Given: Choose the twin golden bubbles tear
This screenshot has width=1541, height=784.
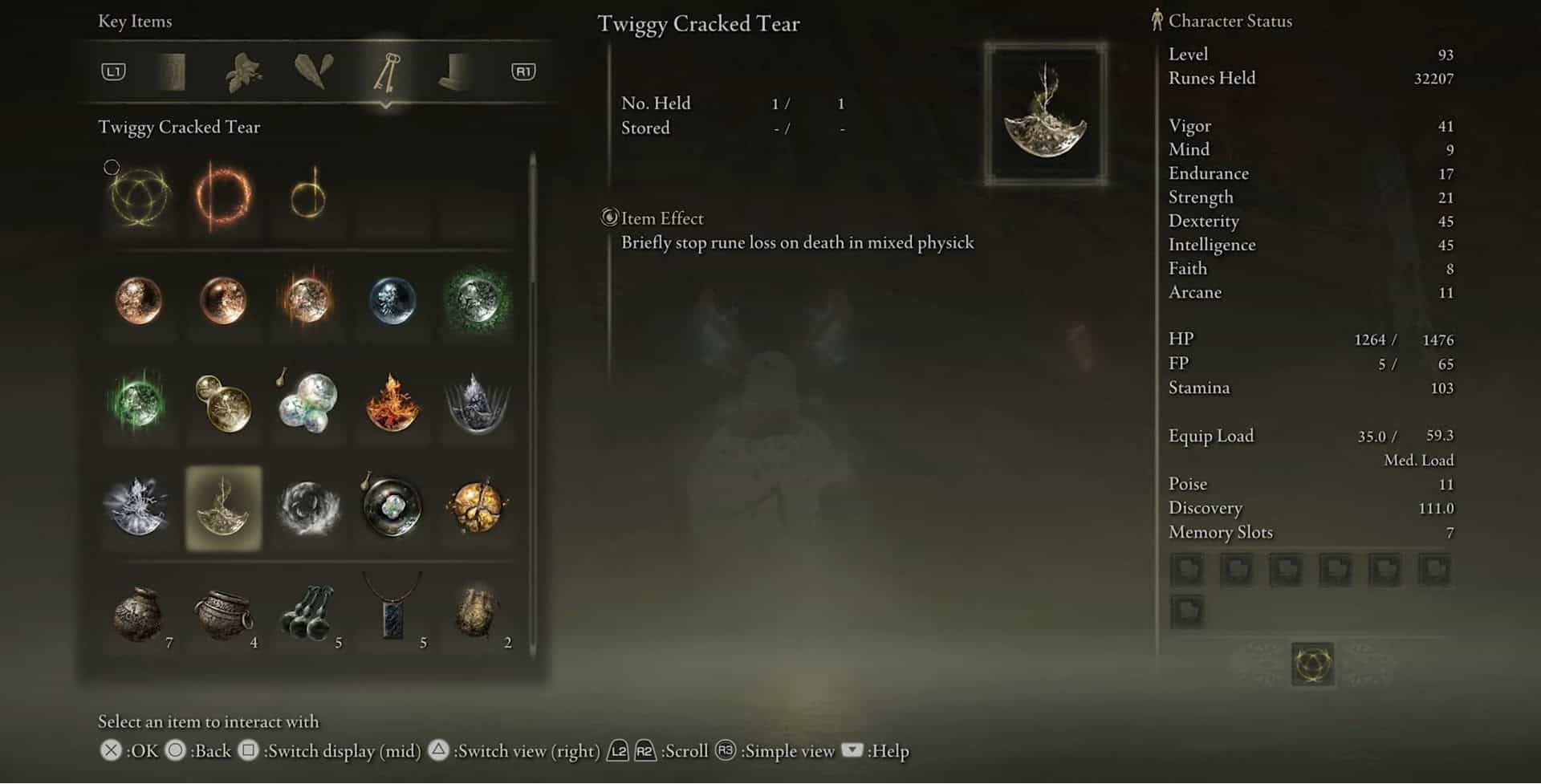Looking at the screenshot, I should (224, 403).
